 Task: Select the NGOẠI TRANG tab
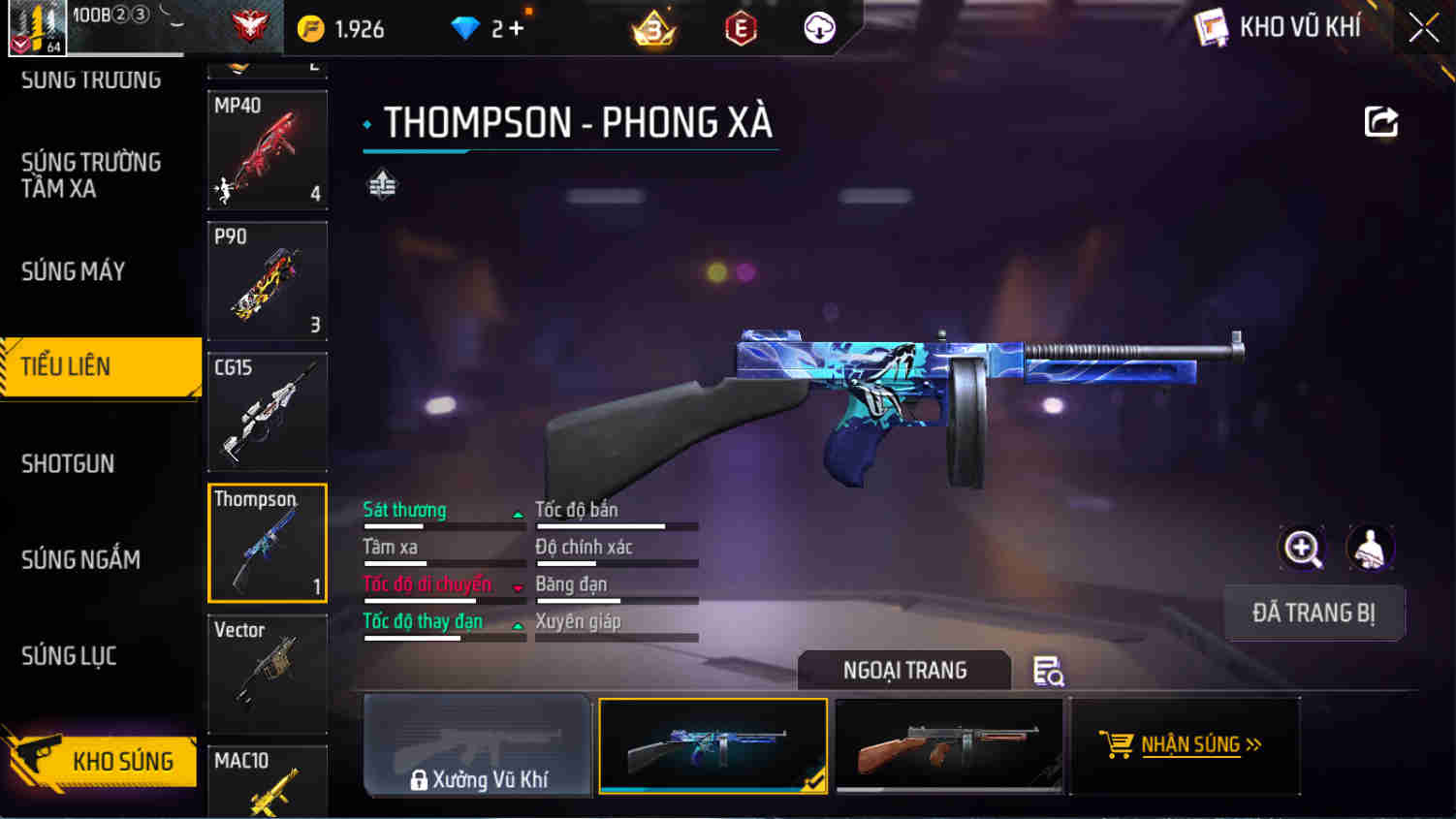[x=903, y=671]
